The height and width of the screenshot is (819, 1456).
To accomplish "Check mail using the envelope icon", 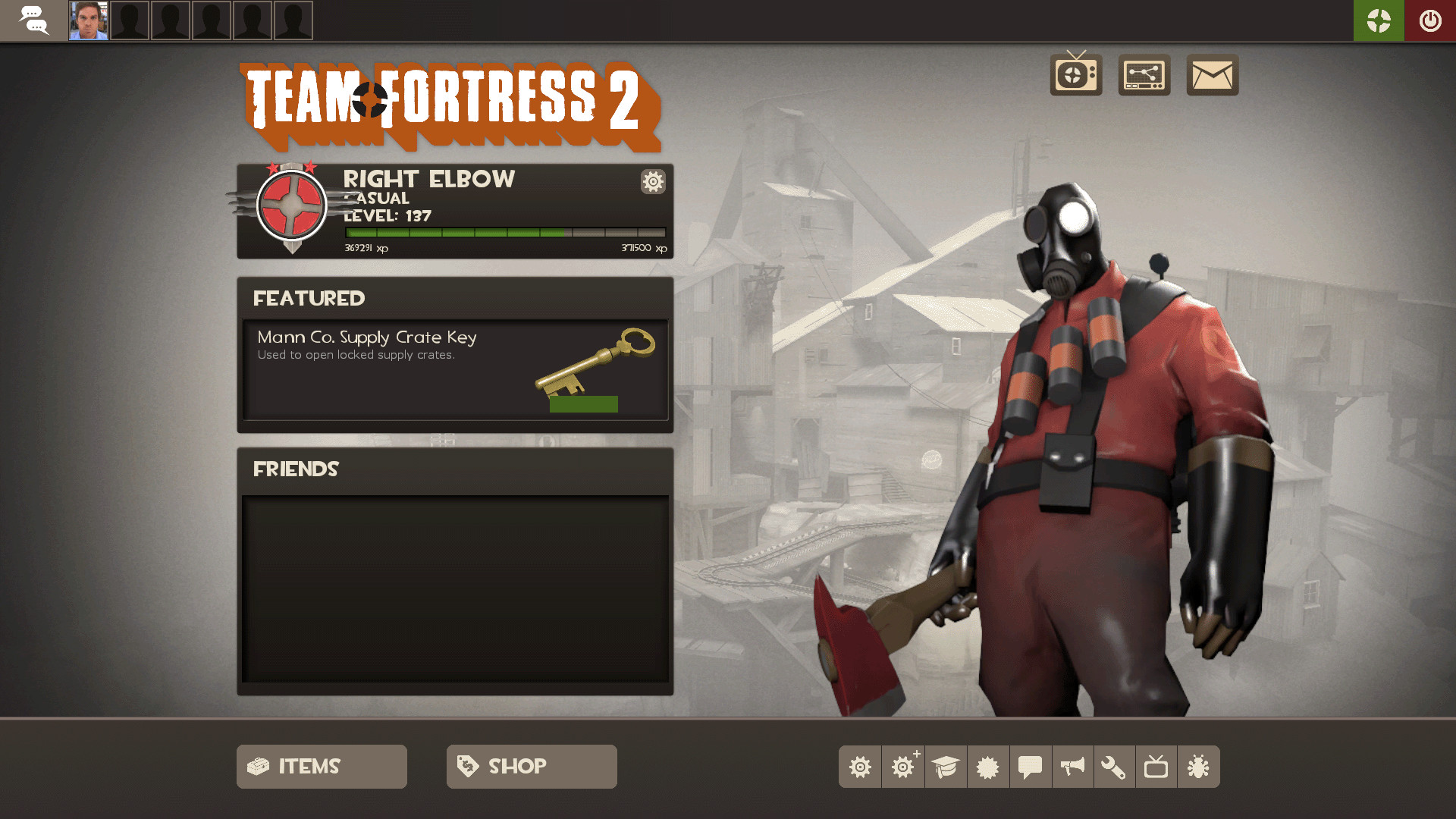I will click(x=1211, y=75).
